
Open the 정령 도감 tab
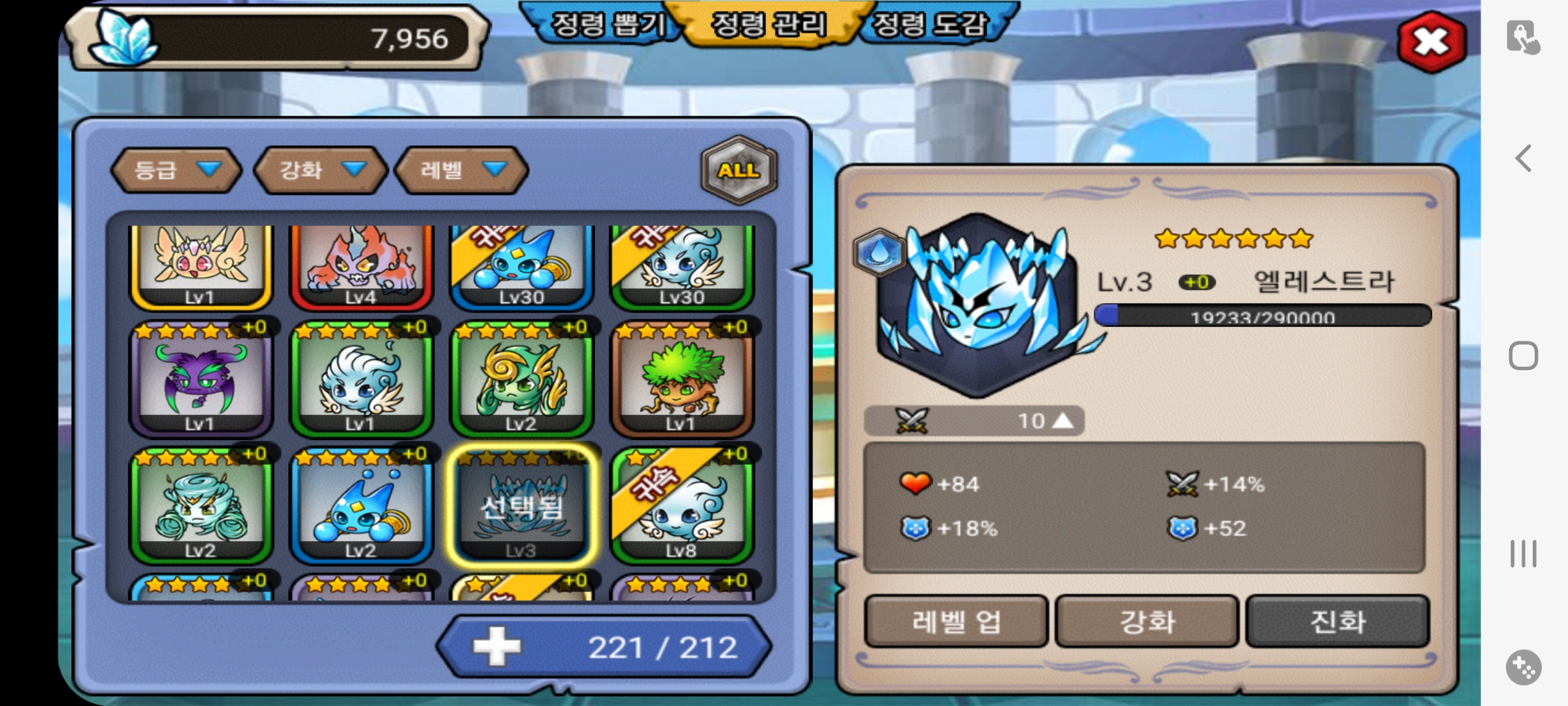tap(930, 26)
